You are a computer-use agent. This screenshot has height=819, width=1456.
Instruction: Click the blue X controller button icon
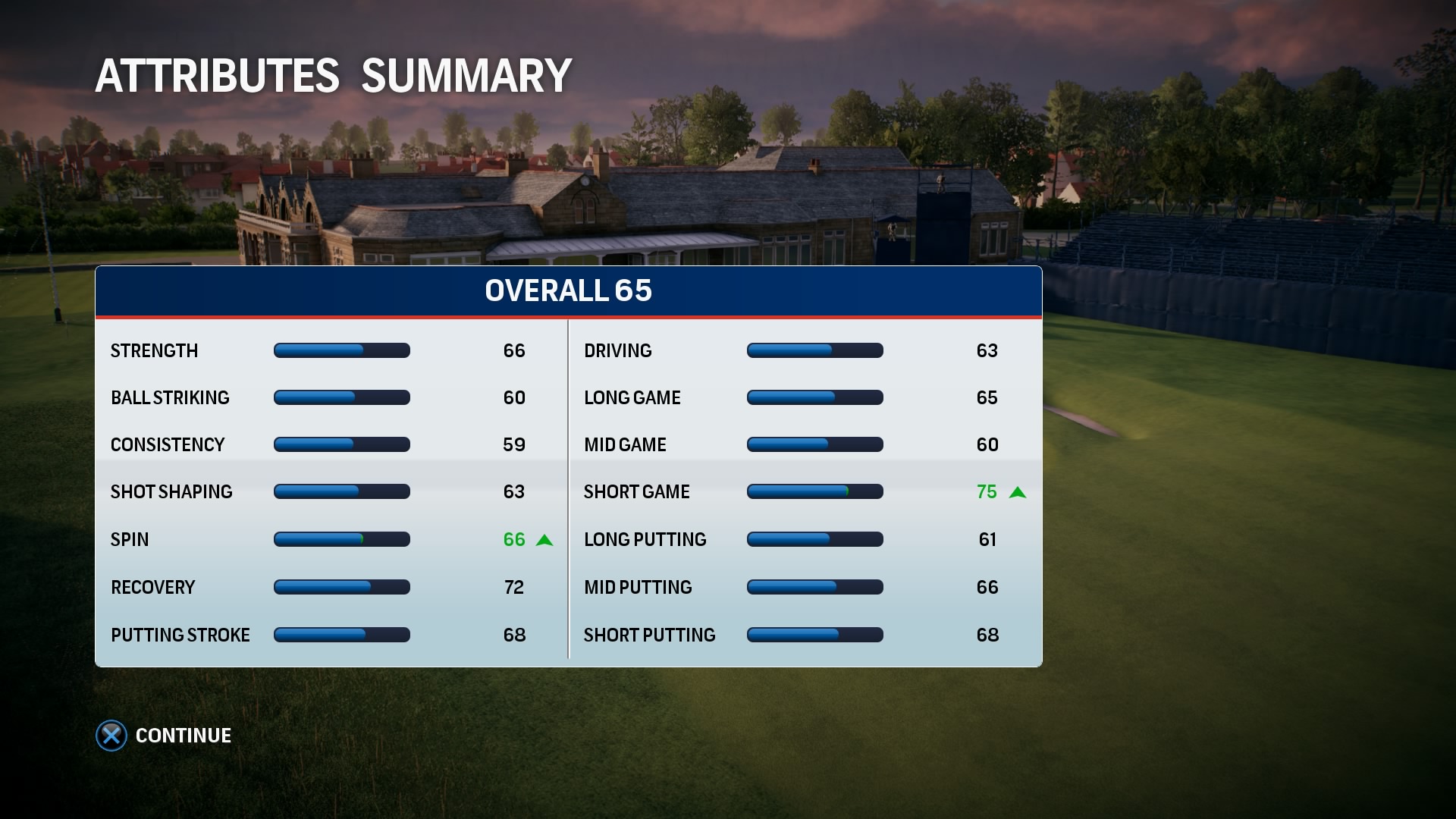point(111,735)
